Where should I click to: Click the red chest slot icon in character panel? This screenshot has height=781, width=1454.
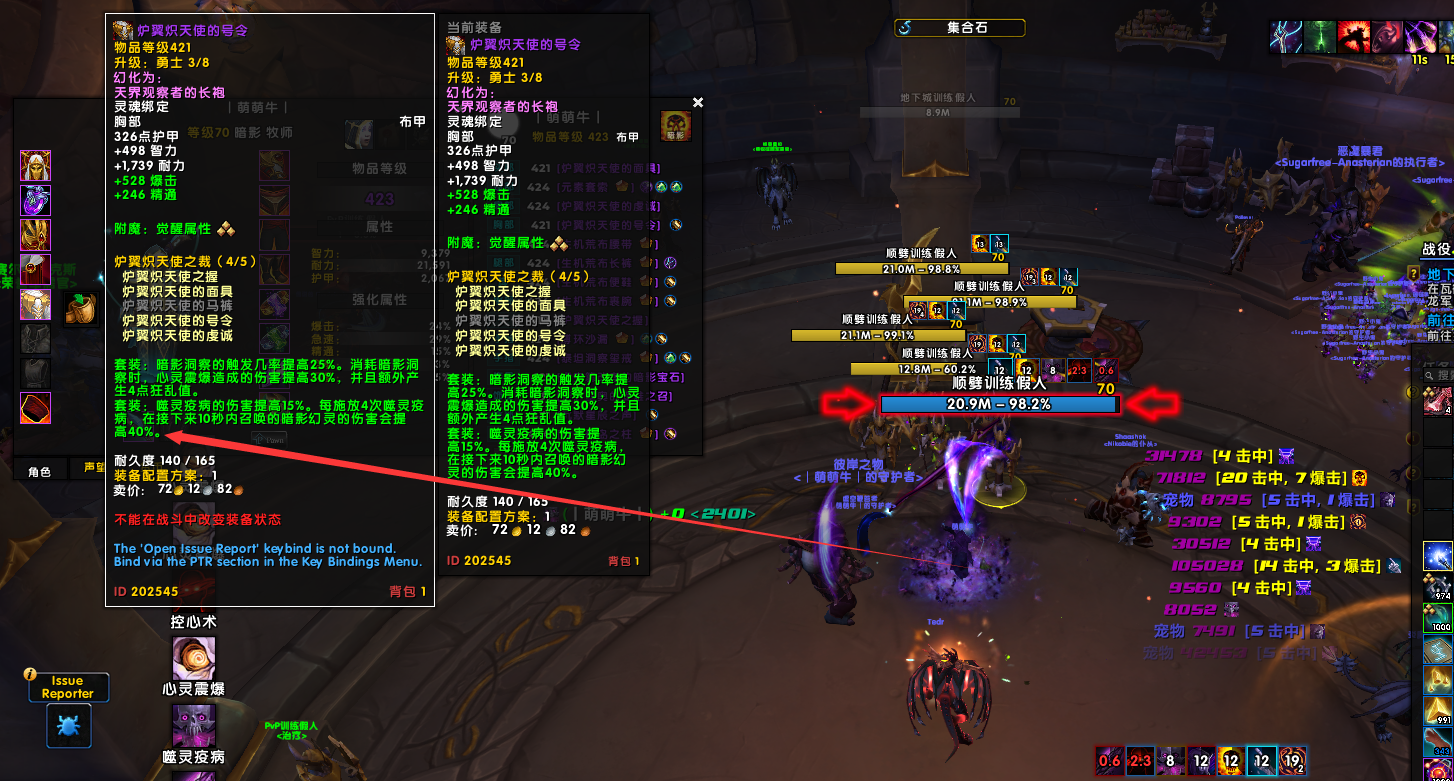pos(35,405)
